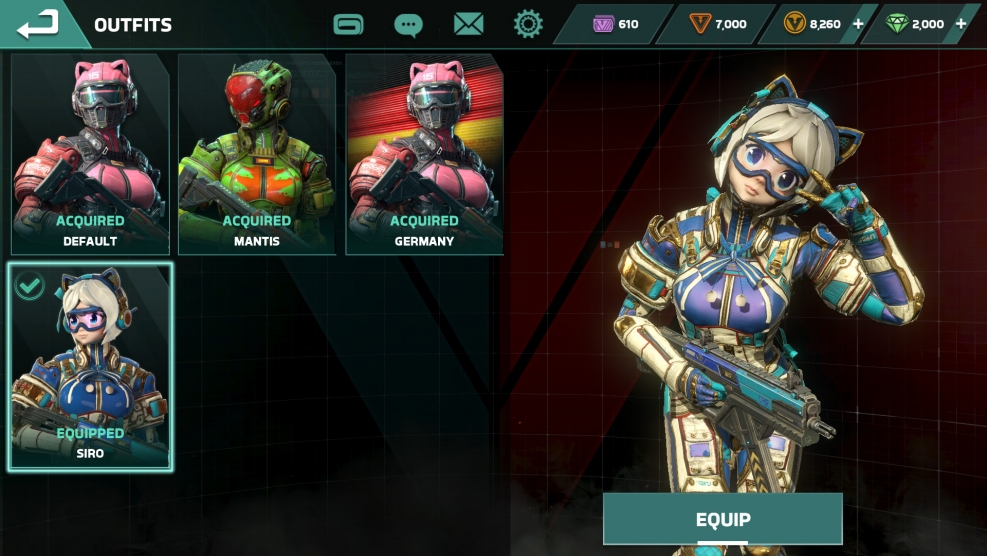Click the Equip button
987x556 pixels.
pos(722,519)
